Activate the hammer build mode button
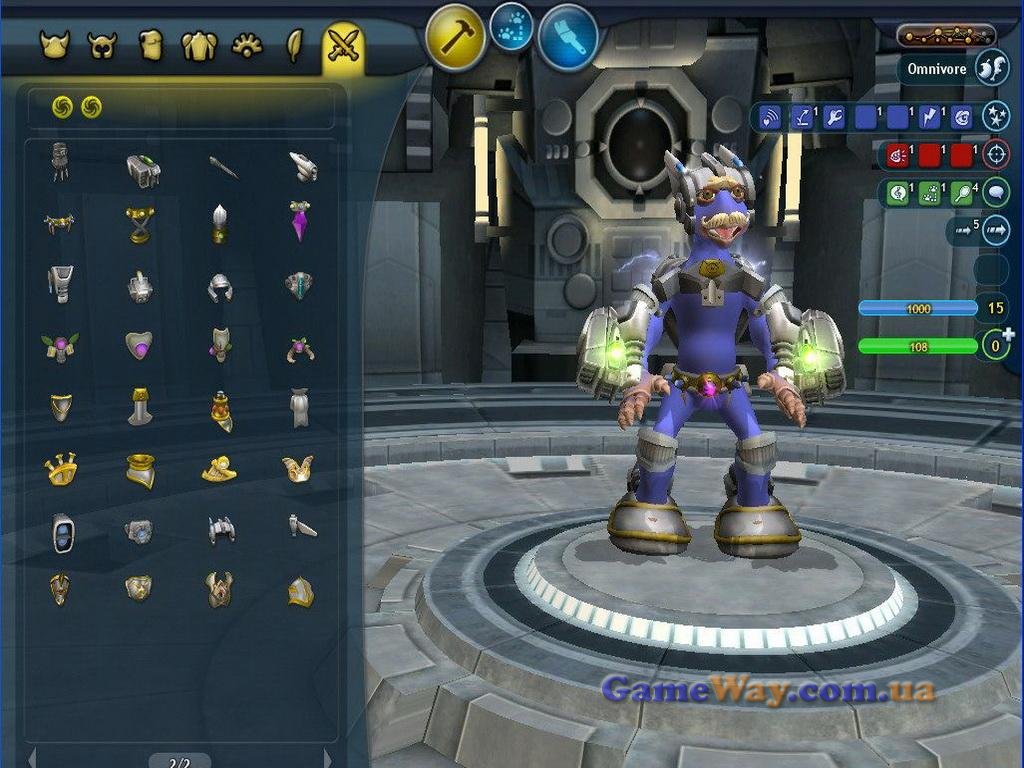The image size is (1024, 768). point(455,38)
